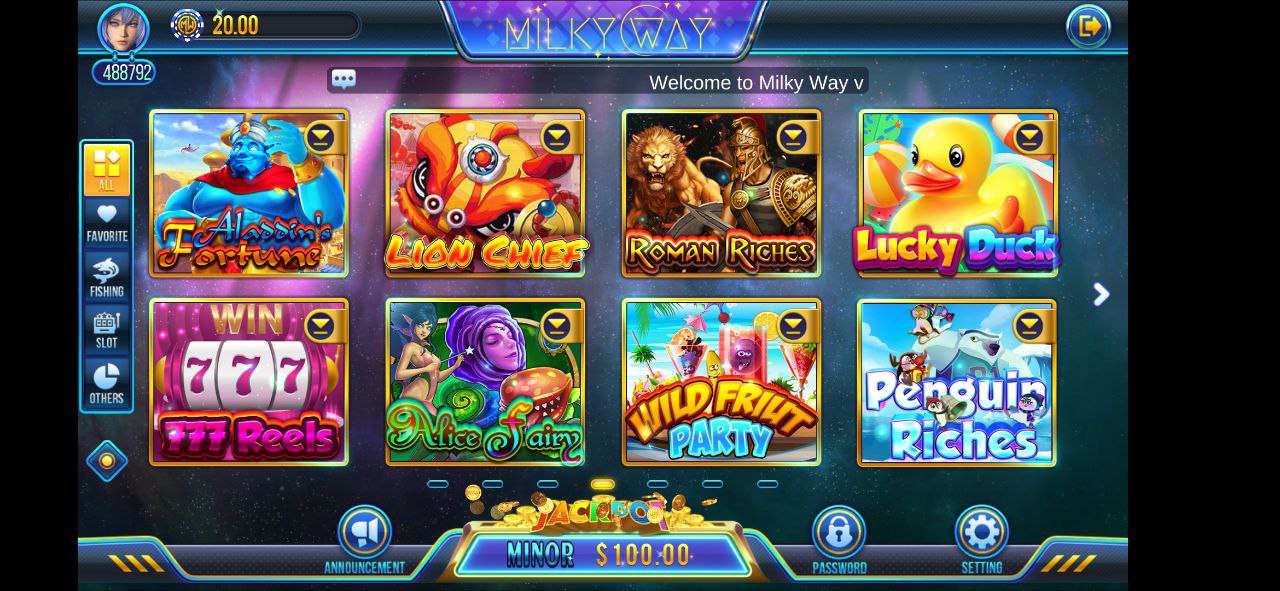Click the exit button in the top corner
The width and height of the screenshot is (1280, 591).
(x=1088, y=26)
